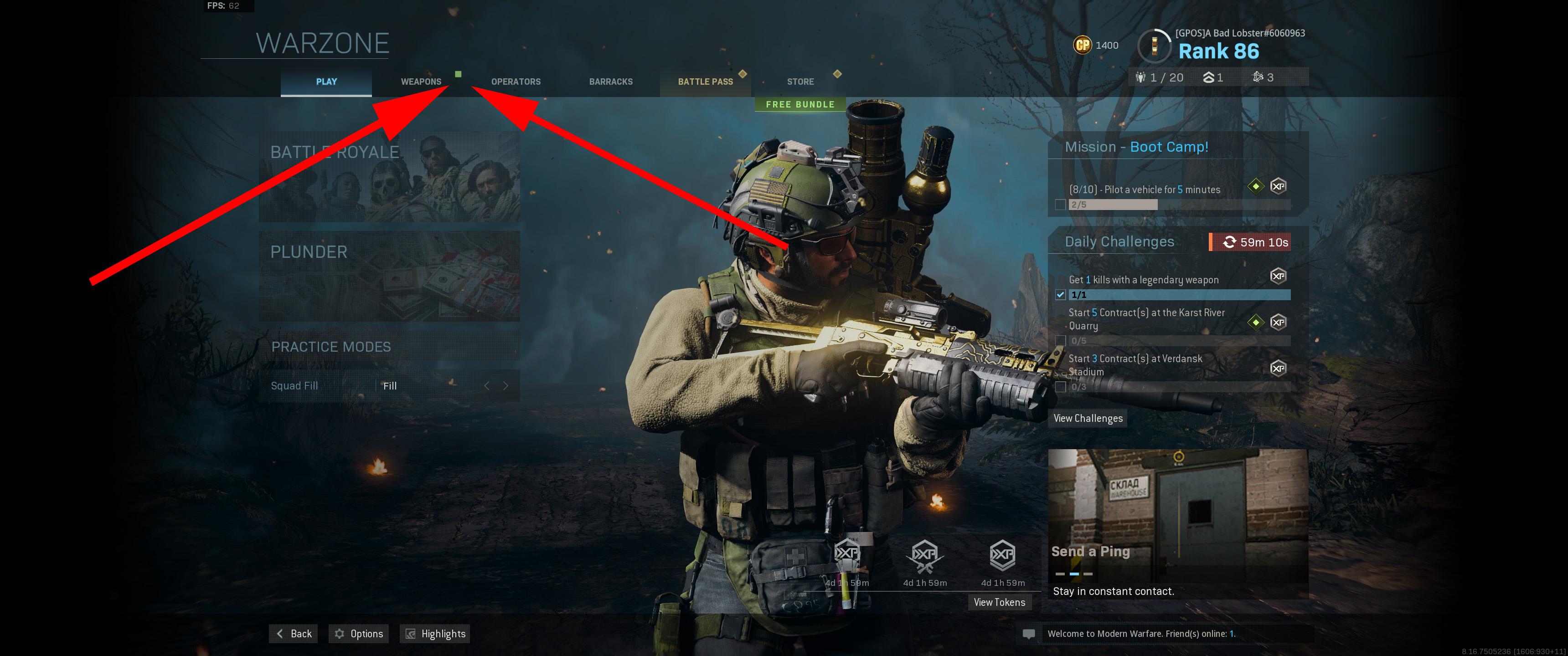The image size is (1568, 656).
Task: Choose the Battle Royale mode
Action: pyautogui.click(x=389, y=176)
